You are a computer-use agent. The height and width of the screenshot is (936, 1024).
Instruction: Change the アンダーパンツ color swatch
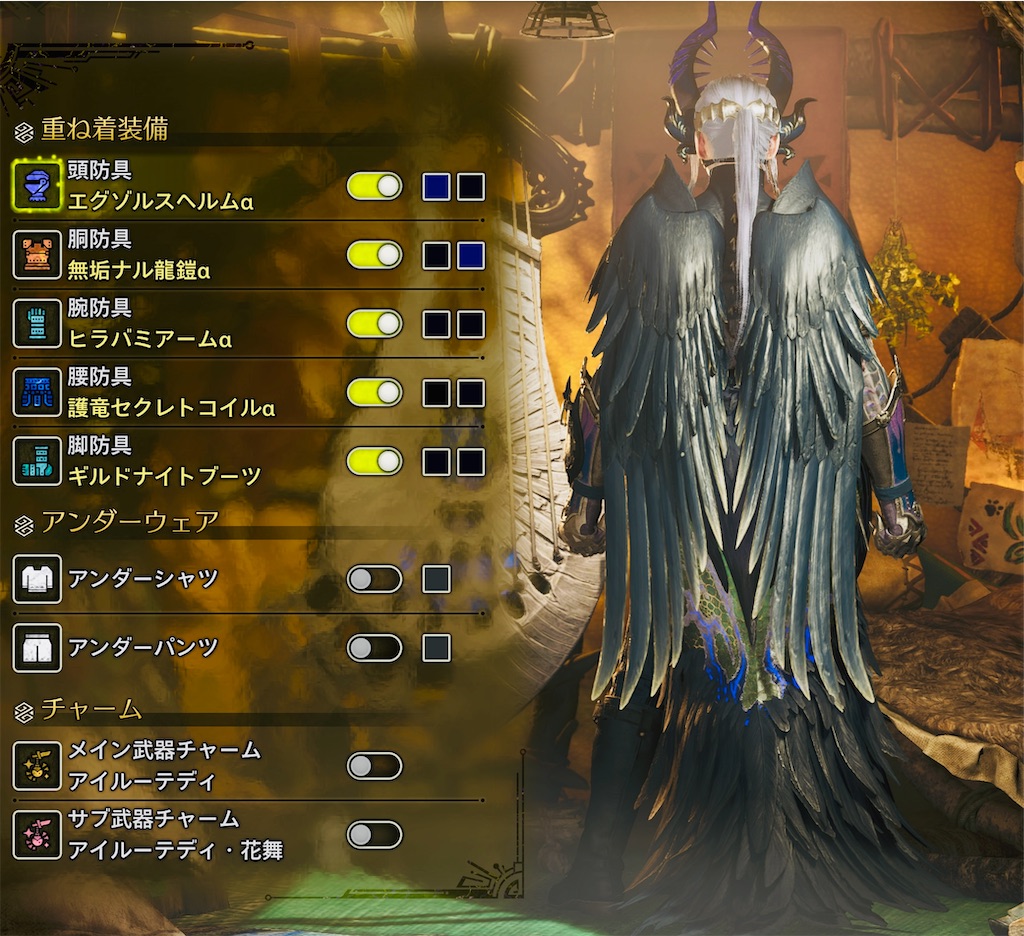436,648
